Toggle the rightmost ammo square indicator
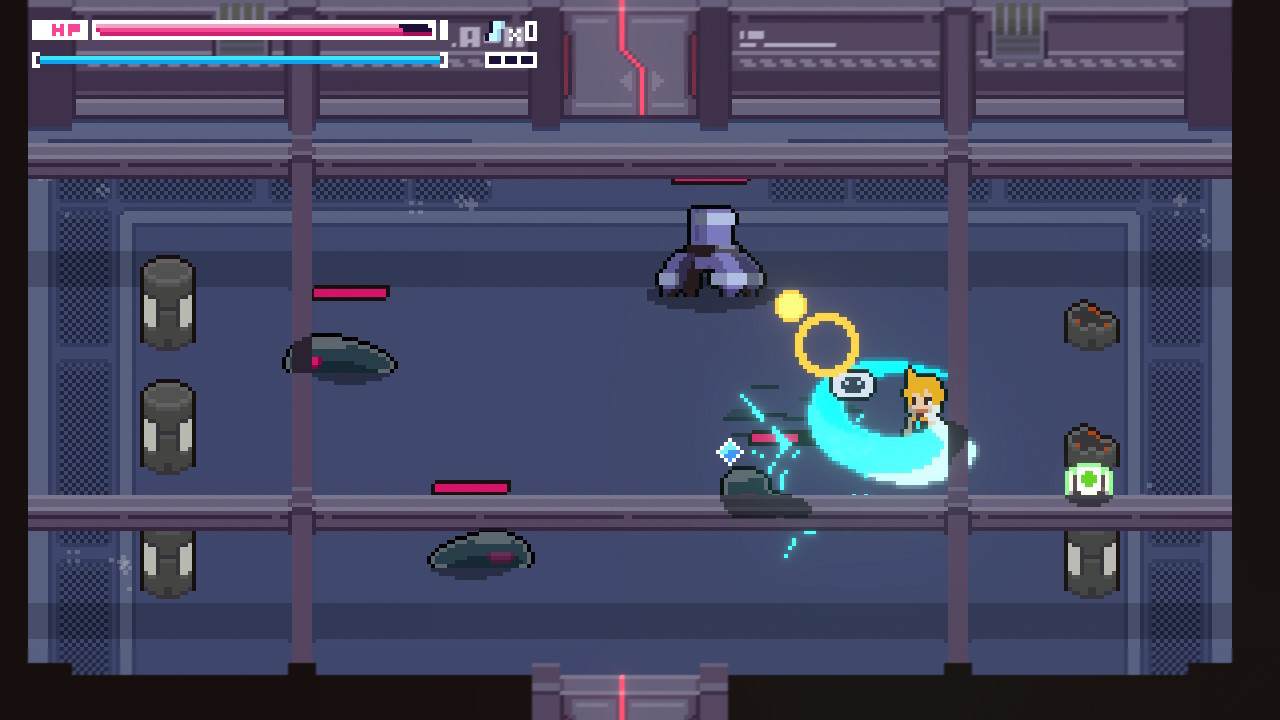This screenshot has width=1280, height=720. click(528, 62)
